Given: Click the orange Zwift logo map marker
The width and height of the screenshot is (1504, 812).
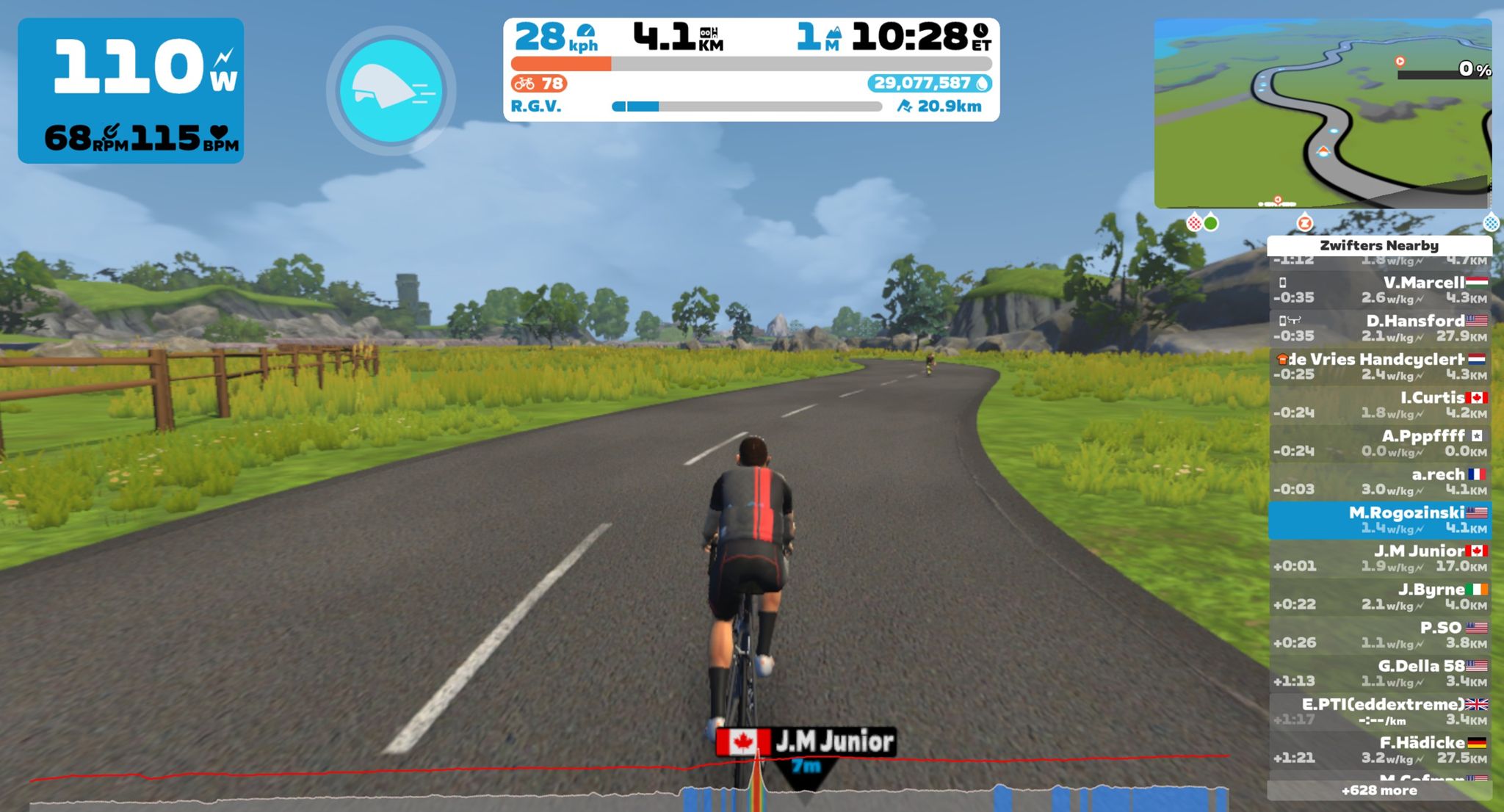Looking at the screenshot, I should tap(1304, 222).
